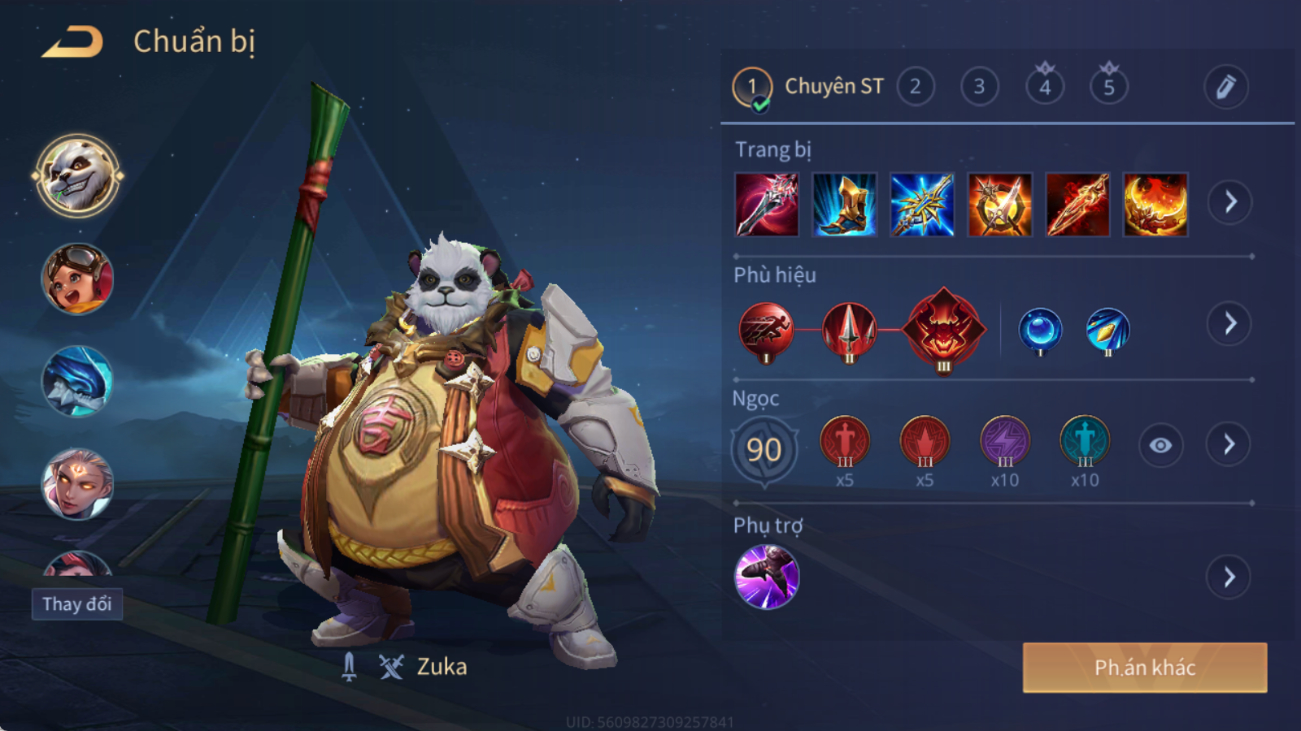Expand the Phù hiệu section arrow

tap(1229, 324)
